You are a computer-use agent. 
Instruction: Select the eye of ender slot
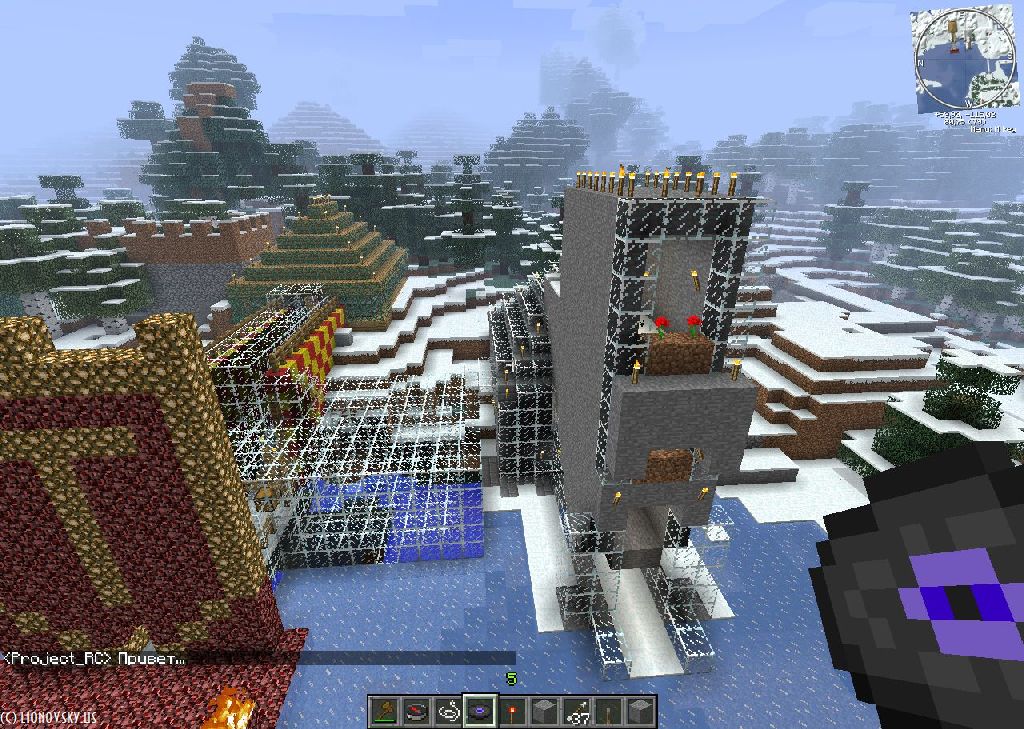(x=481, y=712)
